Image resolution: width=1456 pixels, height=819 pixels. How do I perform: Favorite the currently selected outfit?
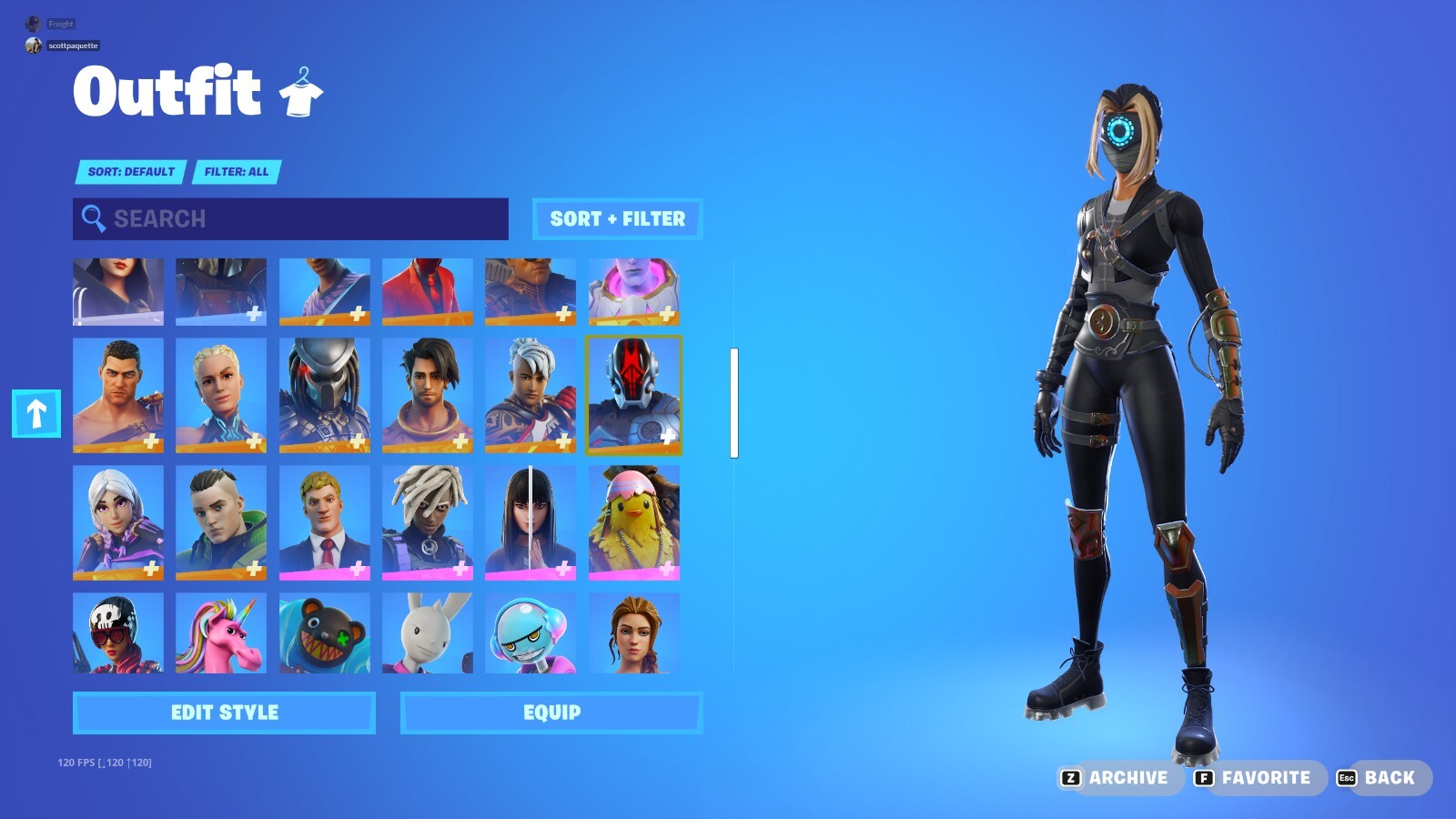click(1261, 777)
